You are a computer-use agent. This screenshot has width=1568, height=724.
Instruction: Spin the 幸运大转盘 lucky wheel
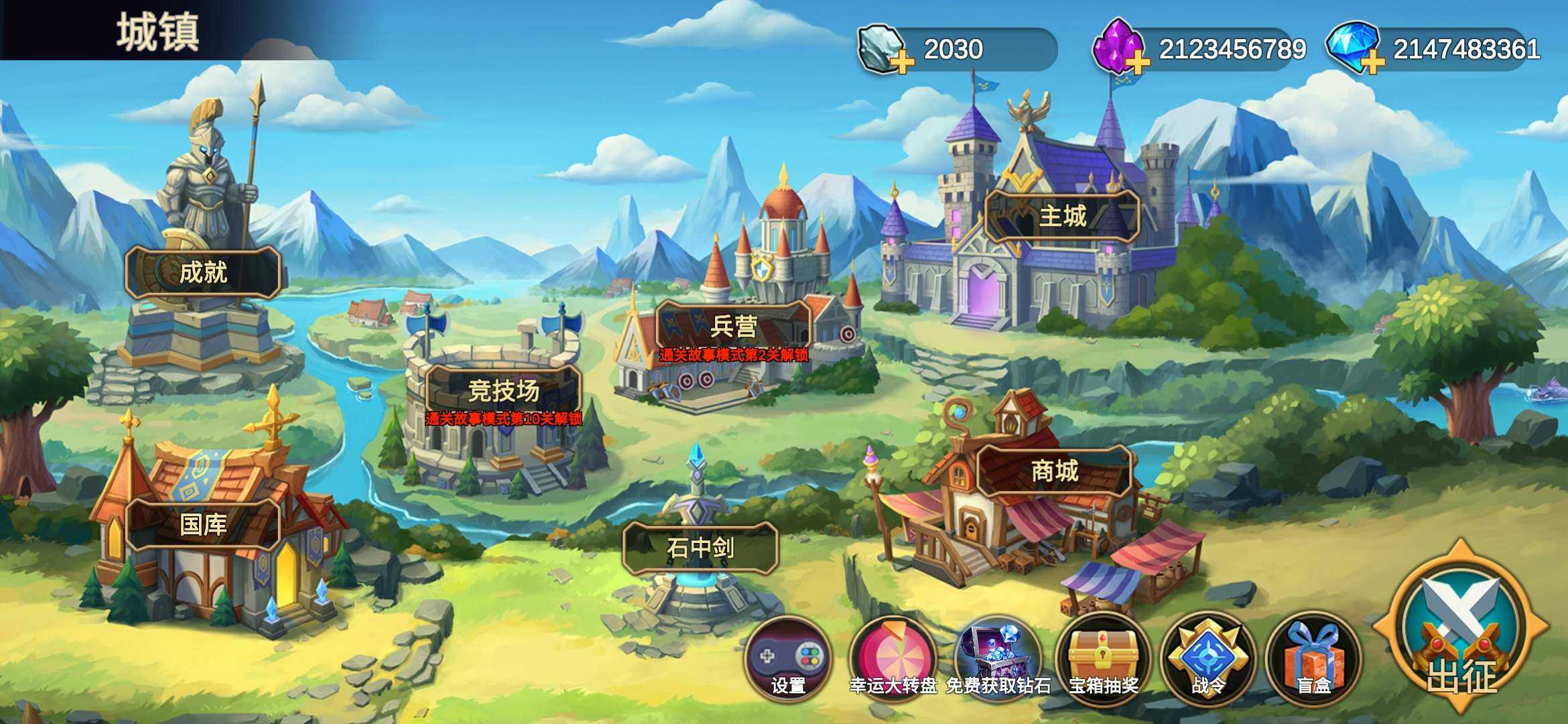pos(893,658)
